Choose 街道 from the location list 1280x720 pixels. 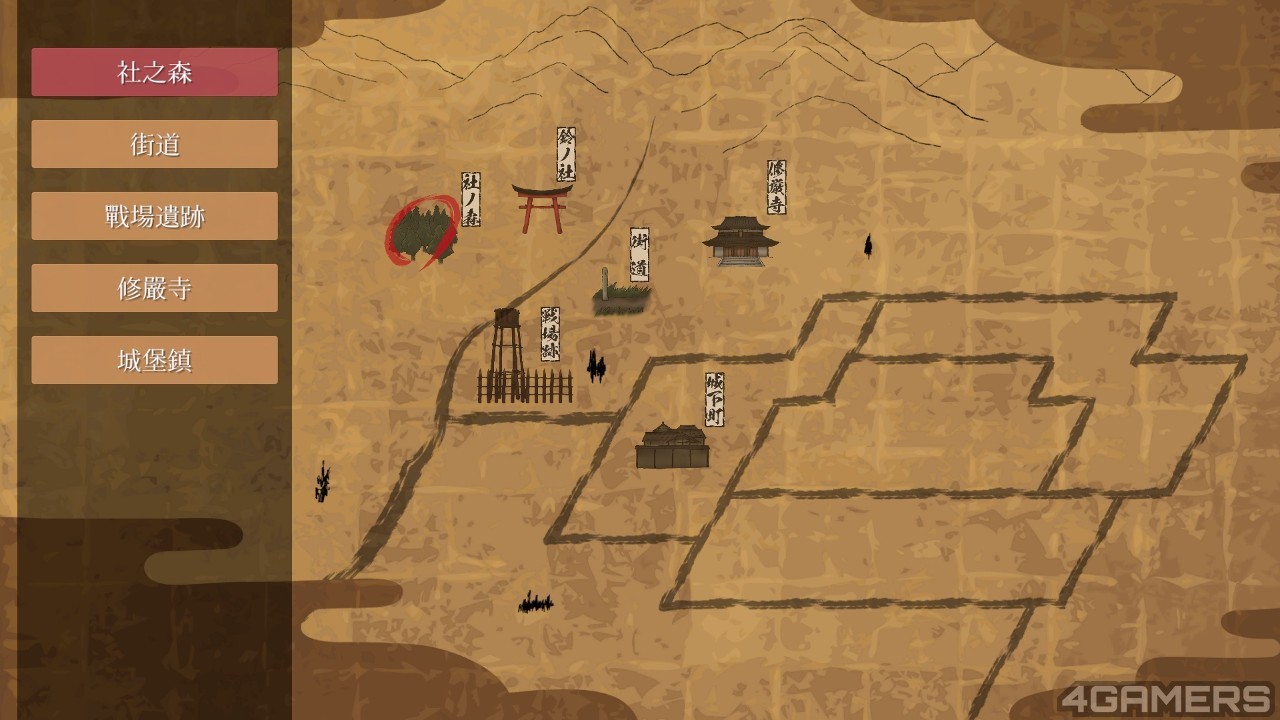click(154, 144)
